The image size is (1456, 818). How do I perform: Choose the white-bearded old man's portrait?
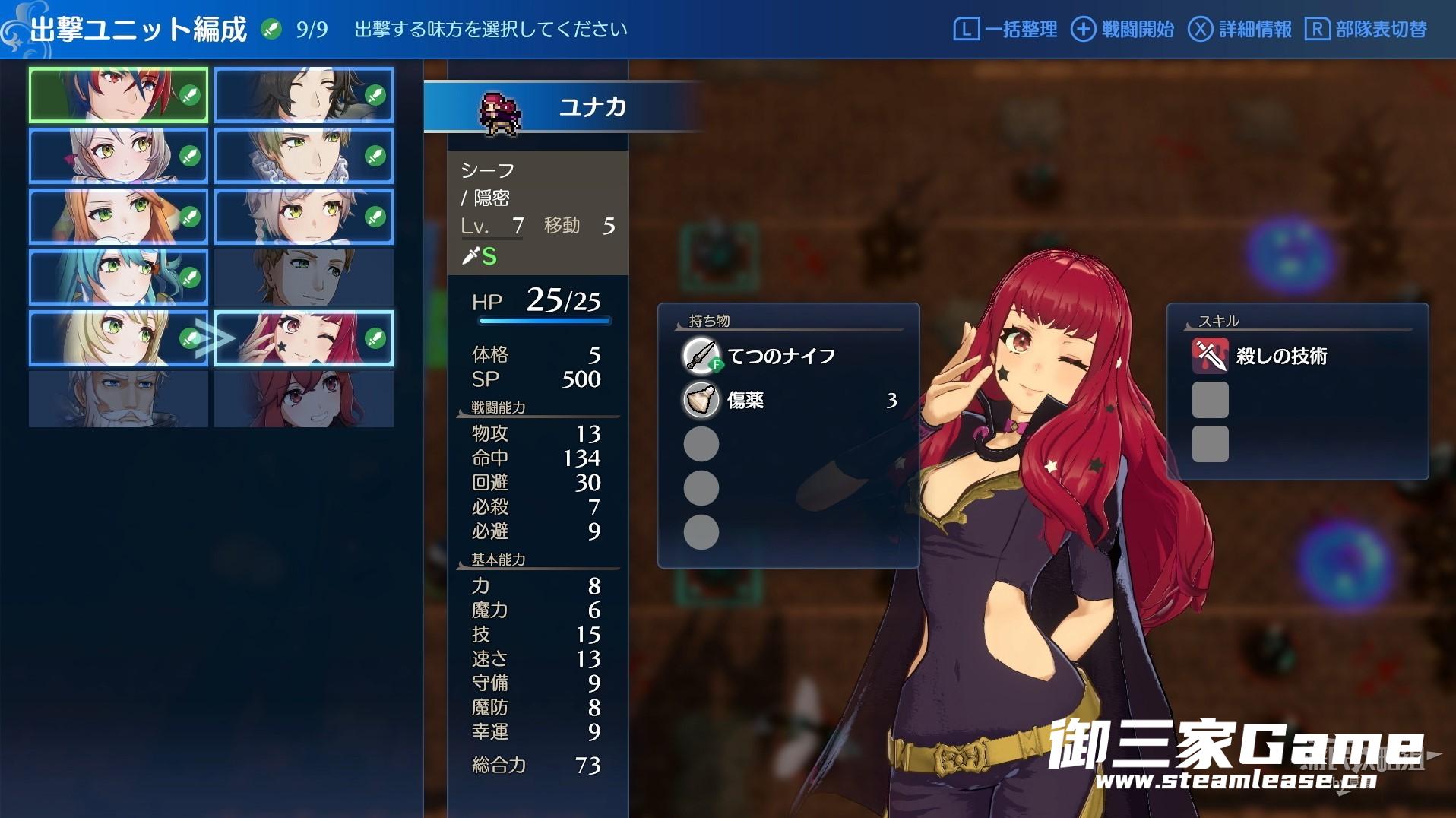point(118,399)
